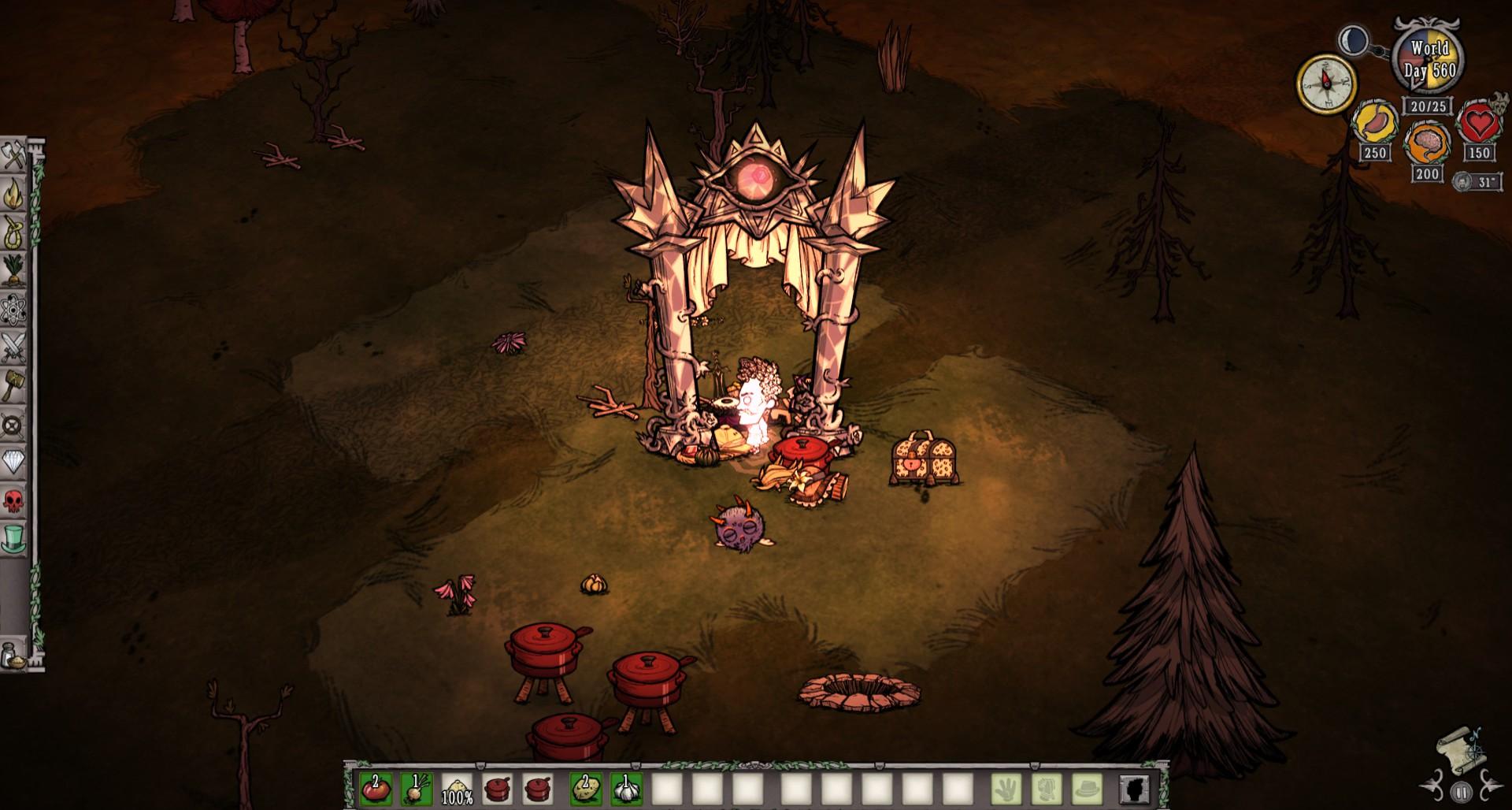Select the garlic inventory slot
Viewport: 1512px width, 810px height.
tap(626, 788)
